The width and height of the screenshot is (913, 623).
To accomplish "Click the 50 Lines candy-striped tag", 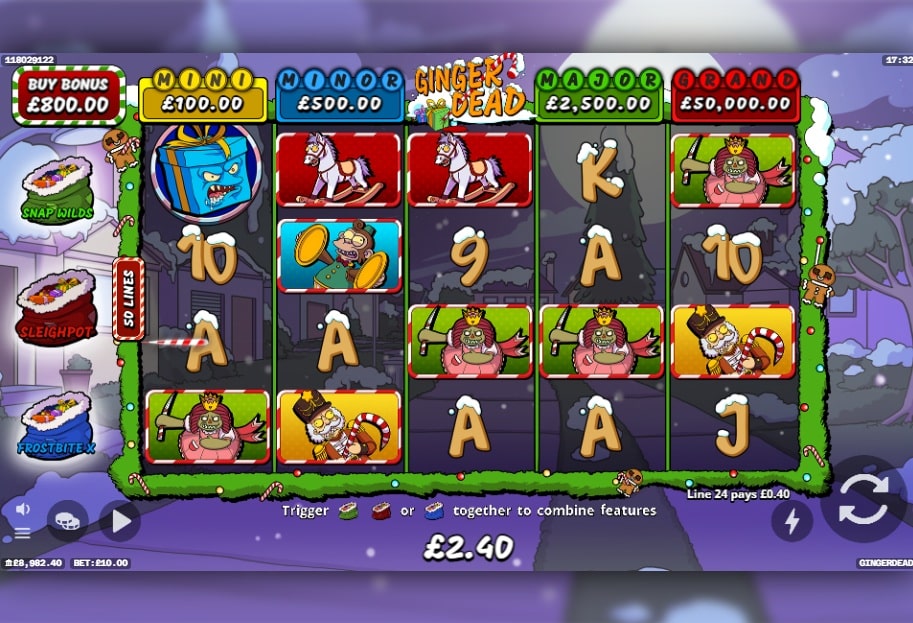I will [x=128, y=299].
